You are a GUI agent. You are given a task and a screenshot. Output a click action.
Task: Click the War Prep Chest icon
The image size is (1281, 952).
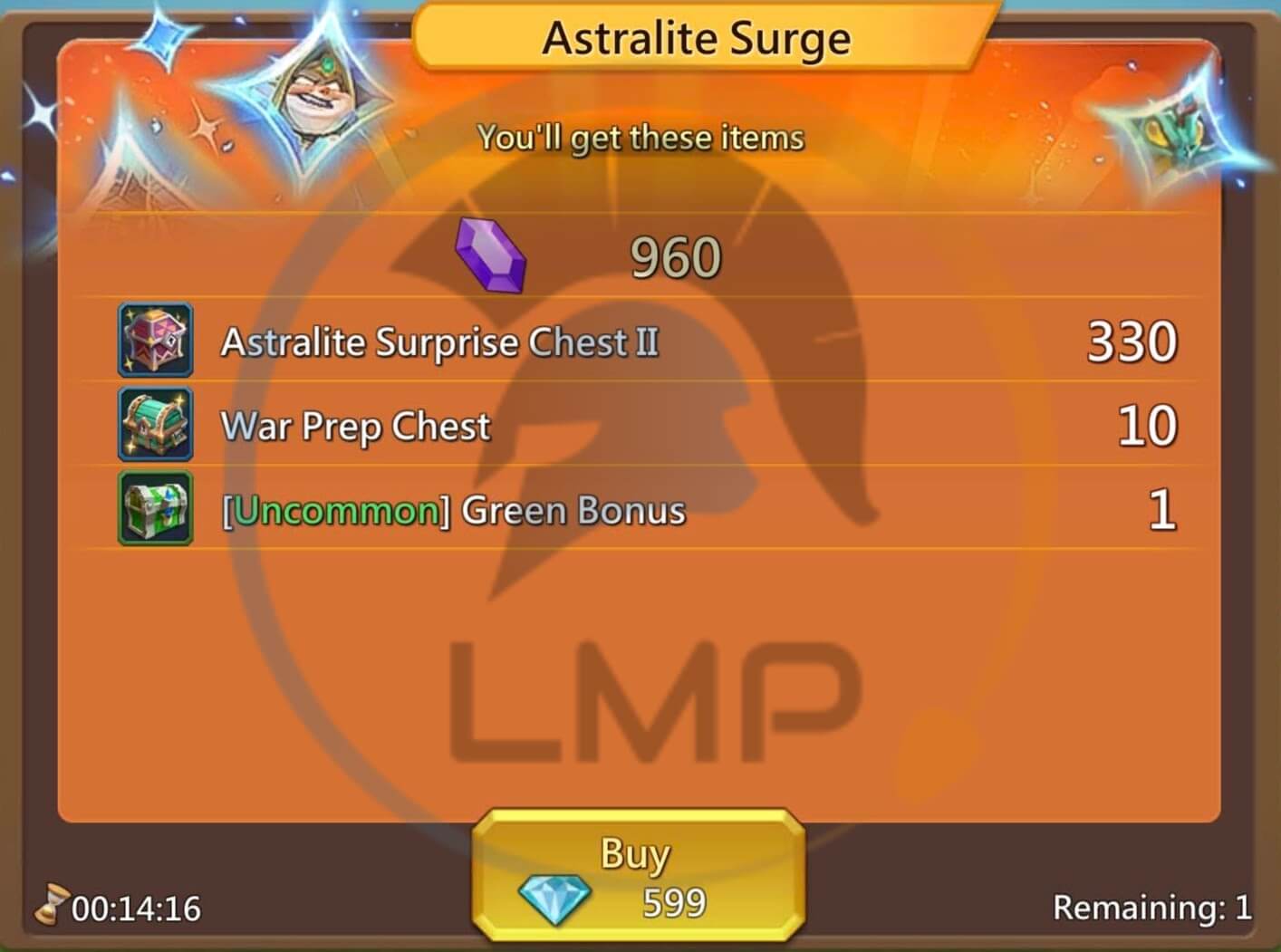pos(154,425)
